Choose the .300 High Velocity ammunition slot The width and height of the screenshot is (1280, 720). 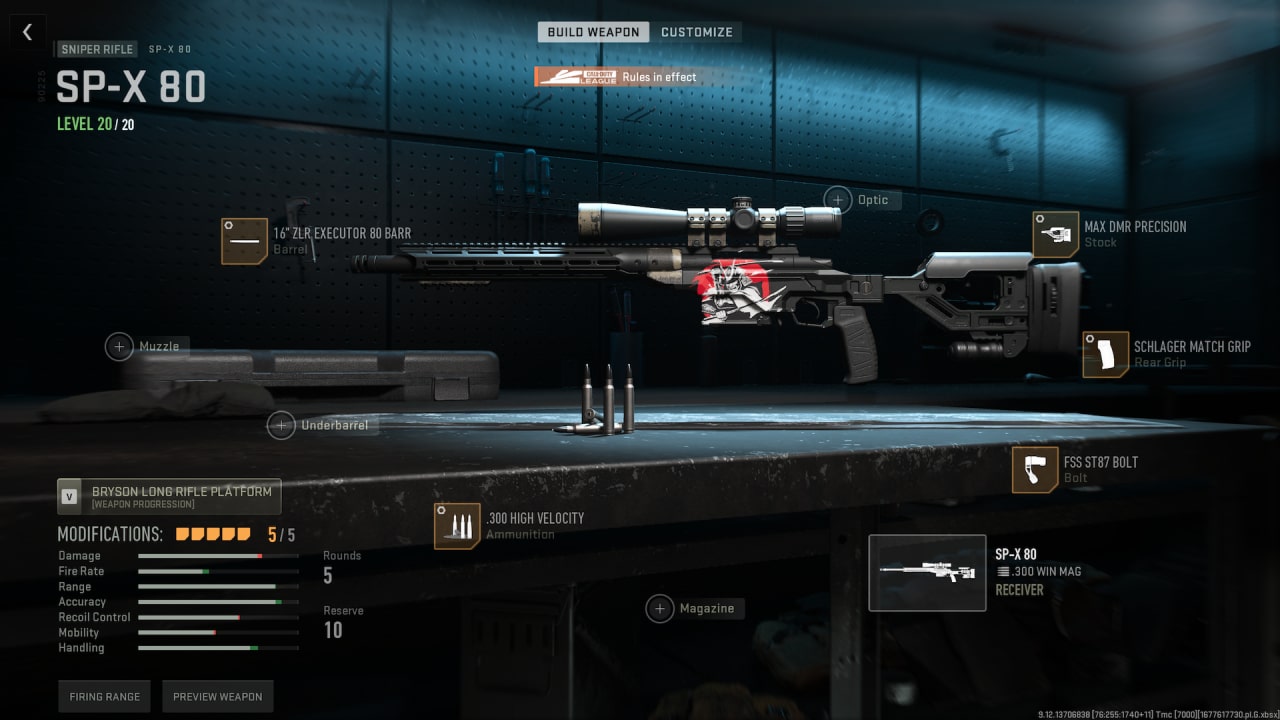pos(457,526)
